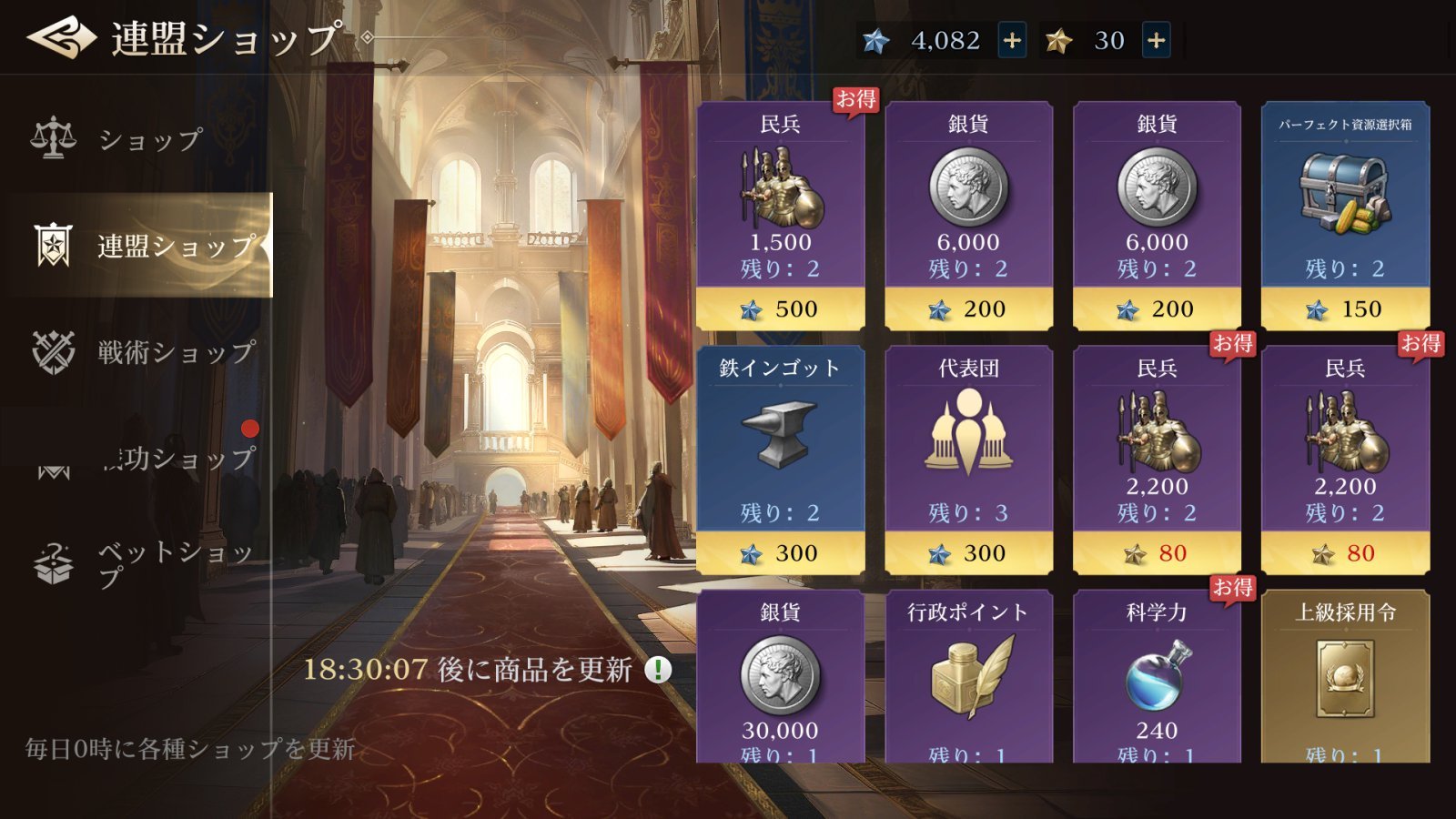
Task: Show refresh info via the green exclamation icon
Action: (x=658, y=670)
